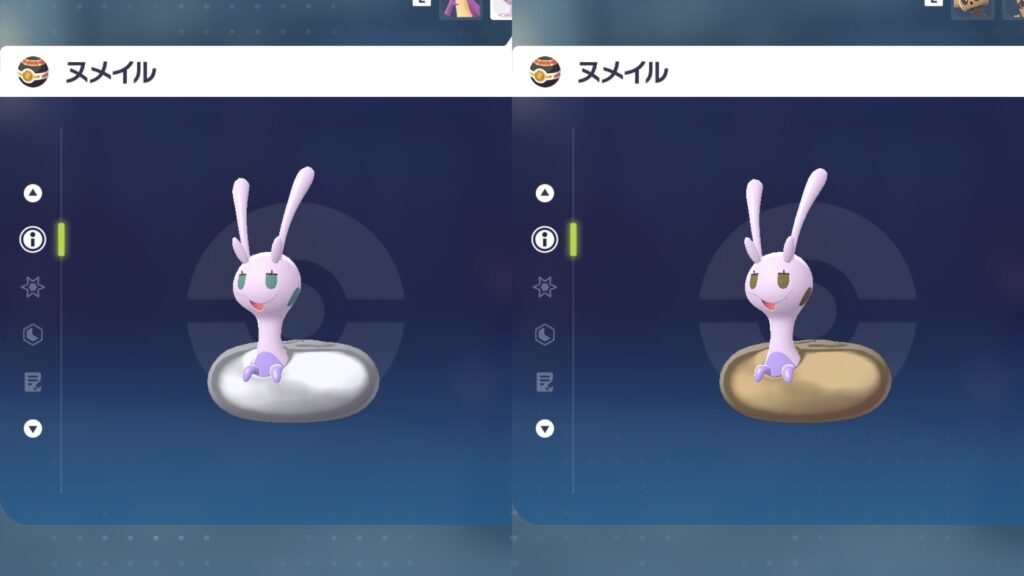
Task: Click the up arrow beside the silver-shelled ヌメイル
Action: (33, 193)
